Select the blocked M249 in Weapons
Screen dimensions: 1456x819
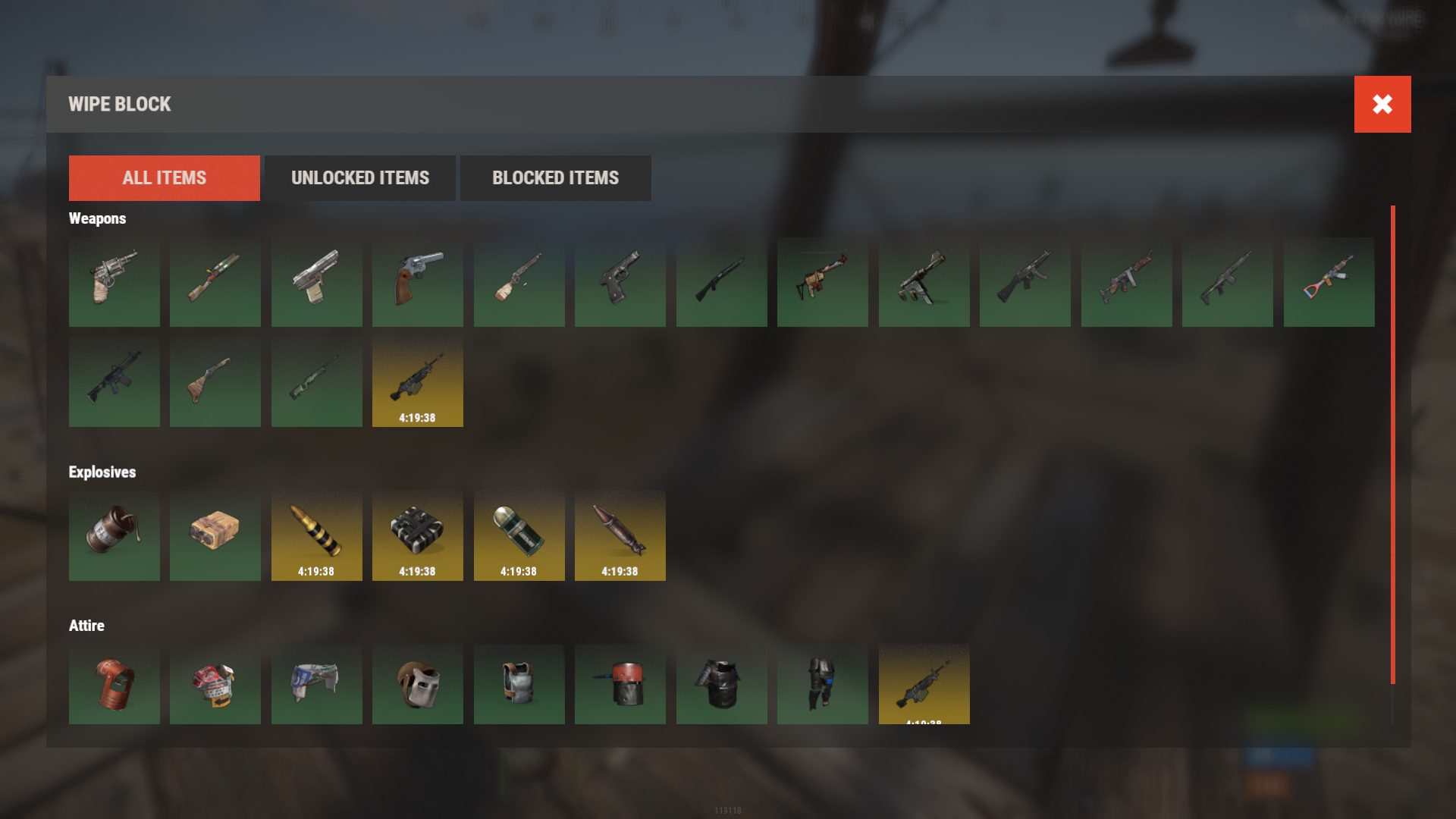click(x=417, y=382)
